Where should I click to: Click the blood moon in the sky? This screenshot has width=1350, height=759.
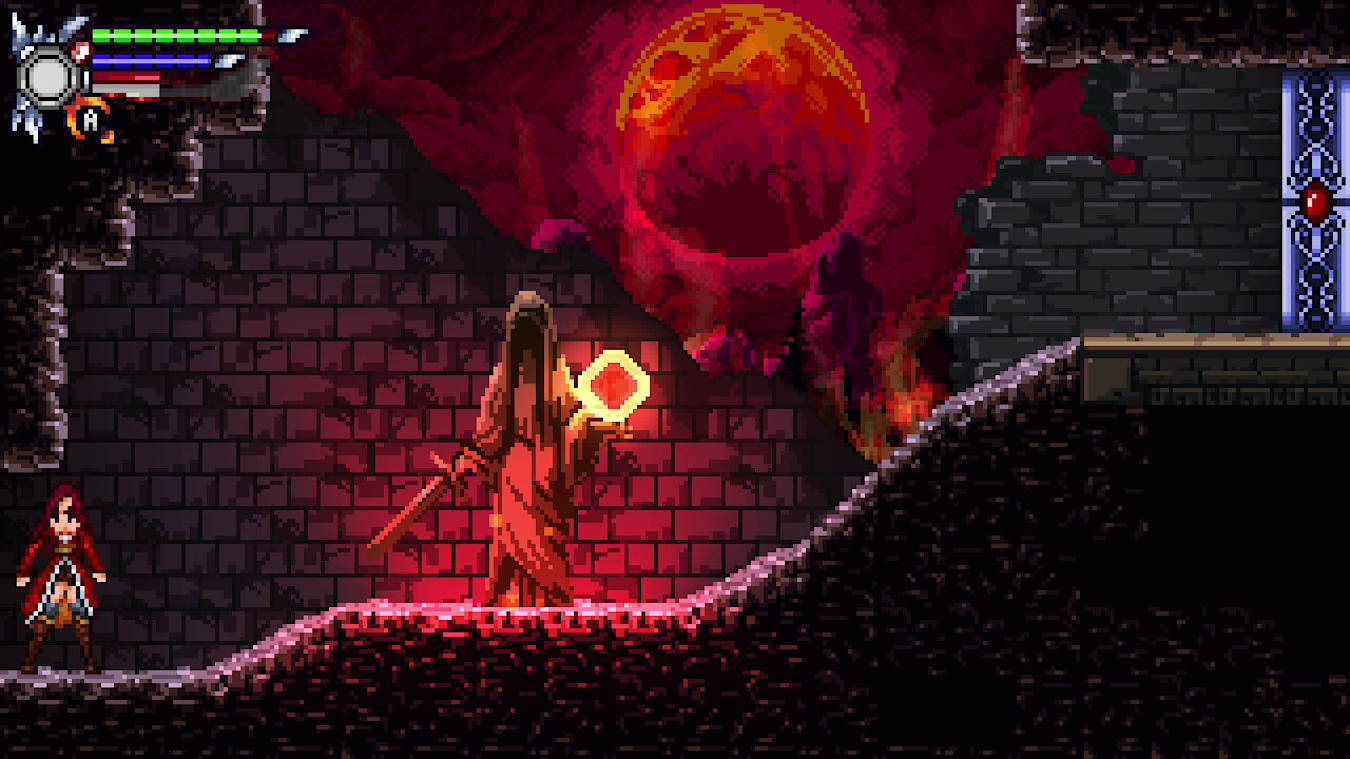point(745,130)
